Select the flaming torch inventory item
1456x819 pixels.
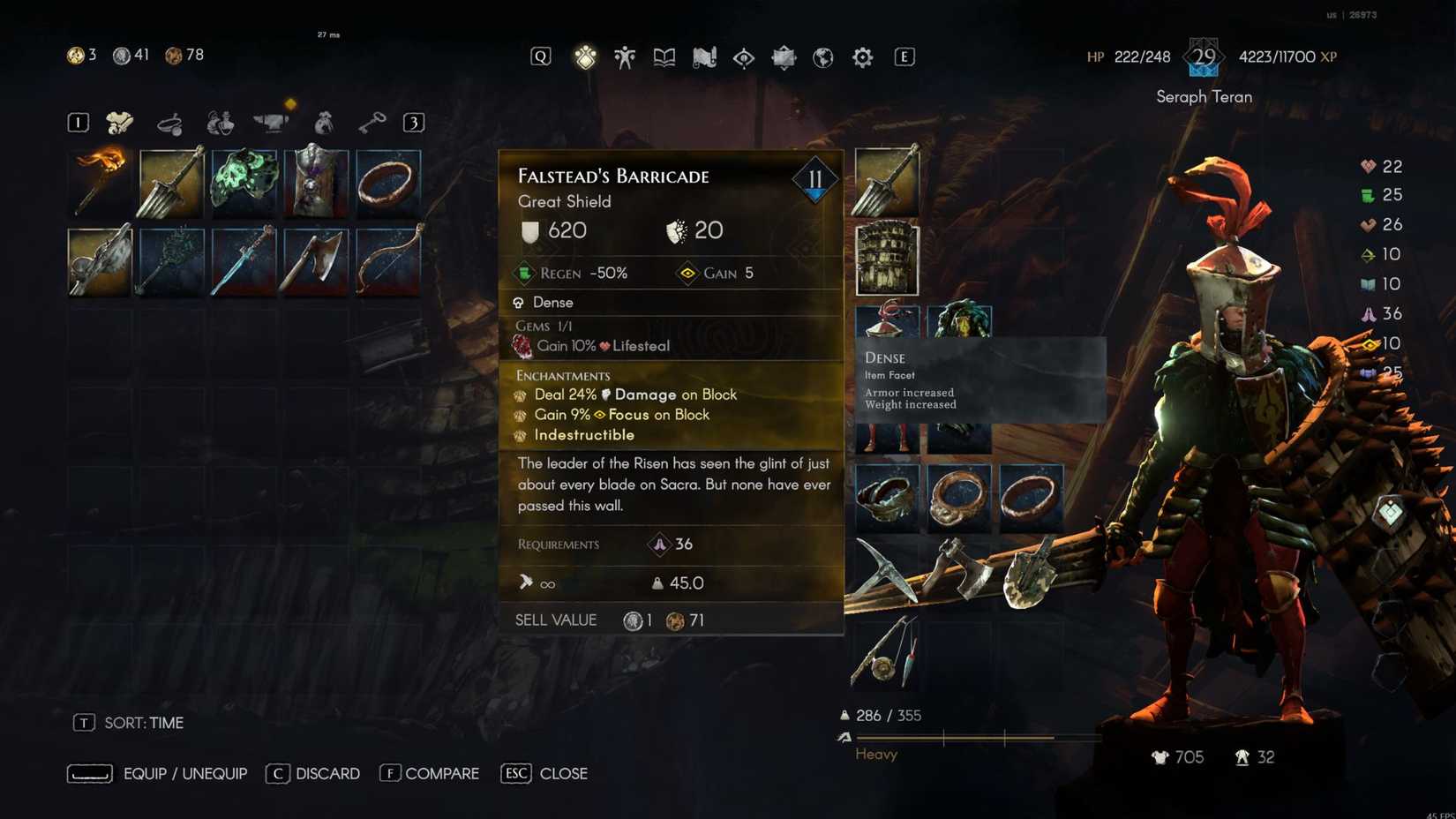tap(99, 182)
